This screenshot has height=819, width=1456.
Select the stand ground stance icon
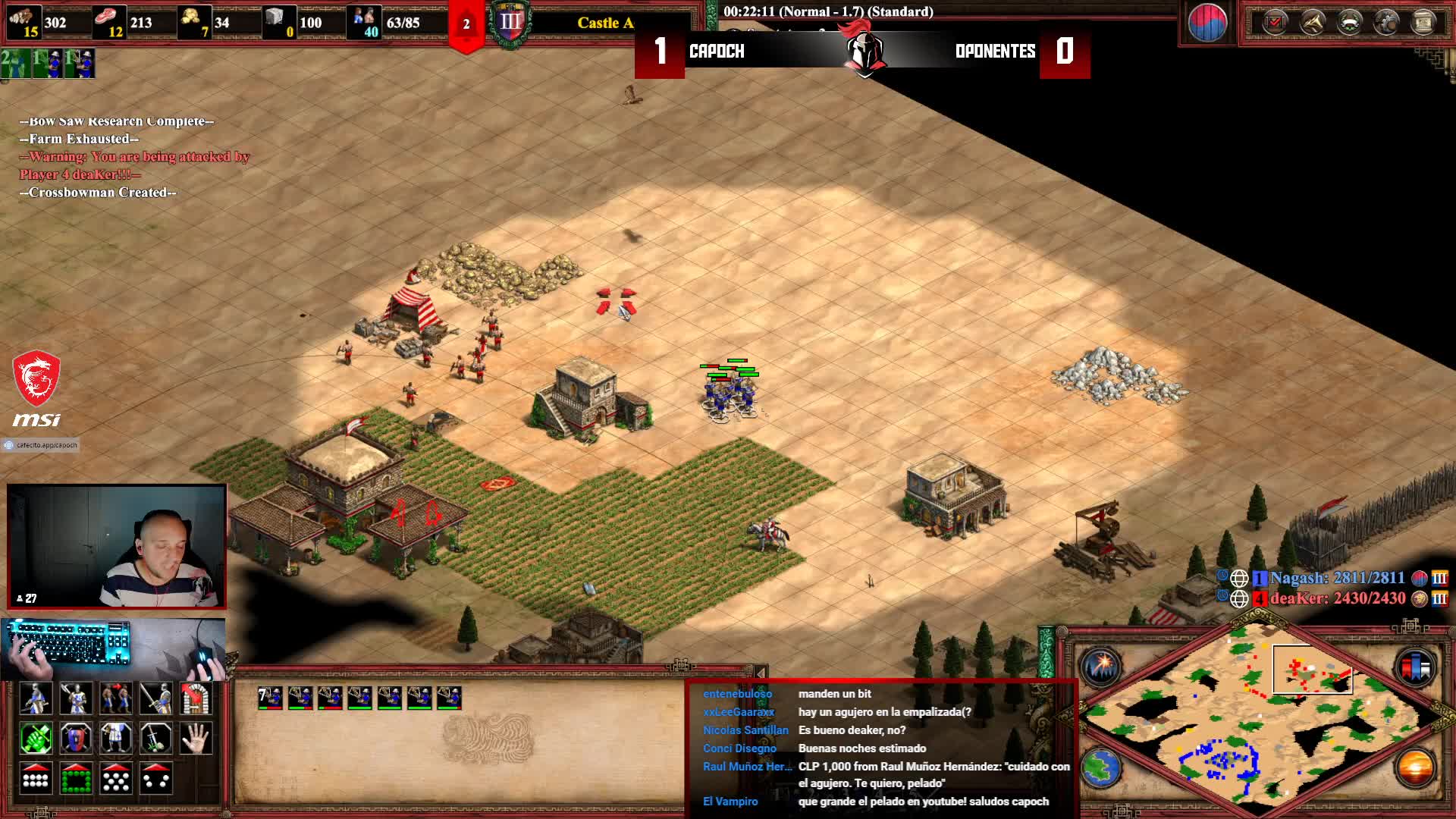click(115, 739)
